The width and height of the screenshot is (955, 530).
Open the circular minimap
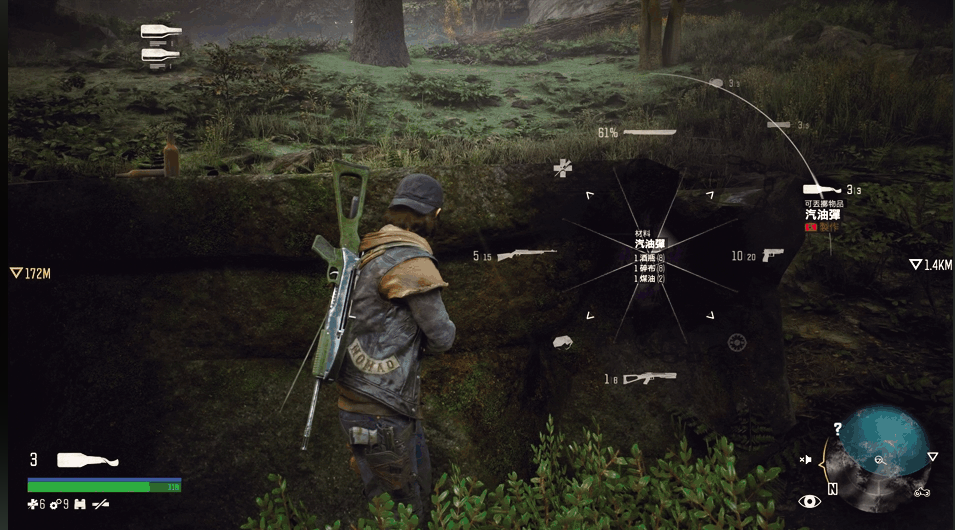[x=880, y=456]
